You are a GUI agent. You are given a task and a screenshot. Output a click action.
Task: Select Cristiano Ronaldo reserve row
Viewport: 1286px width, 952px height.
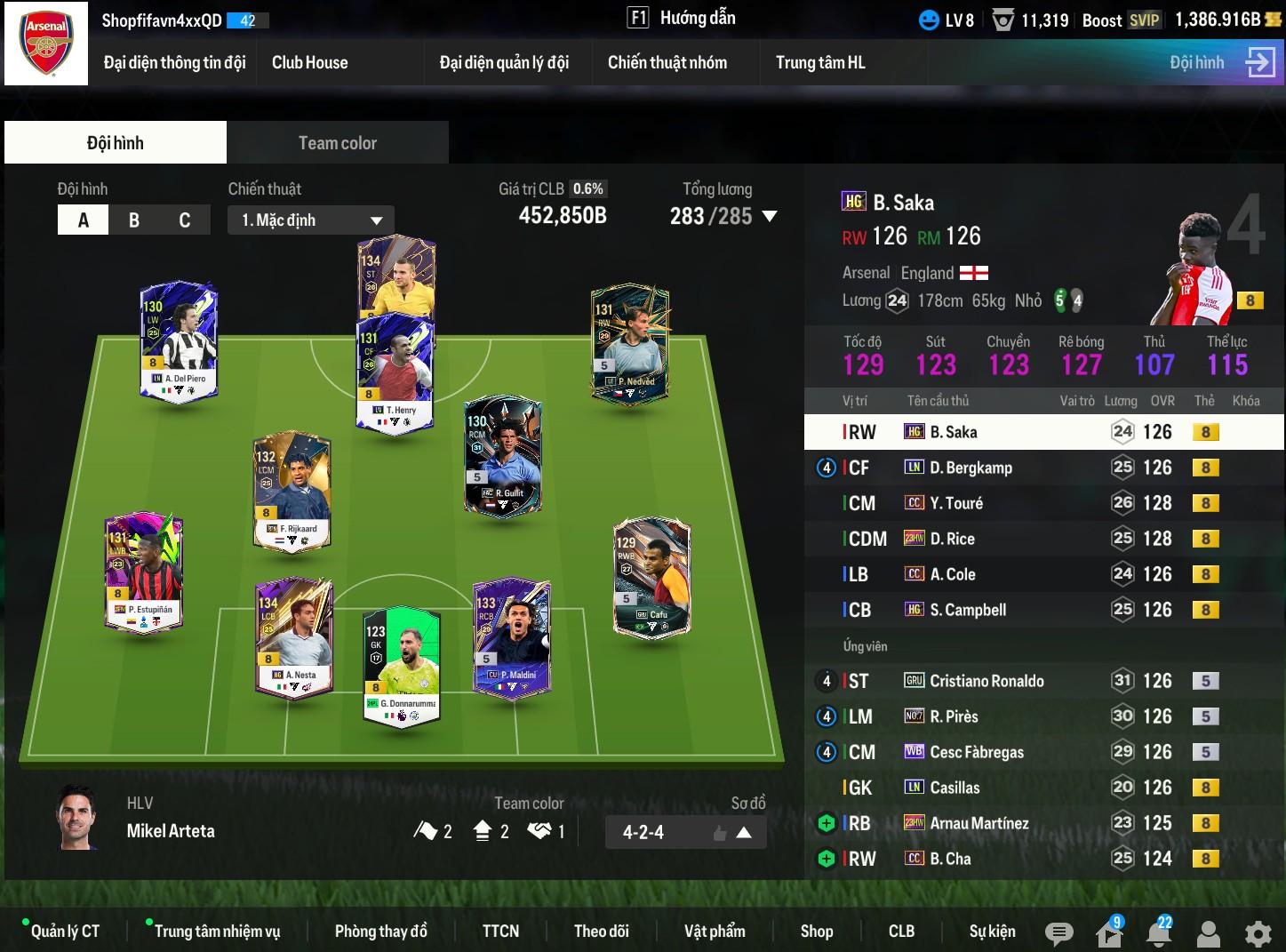point(986,681)
